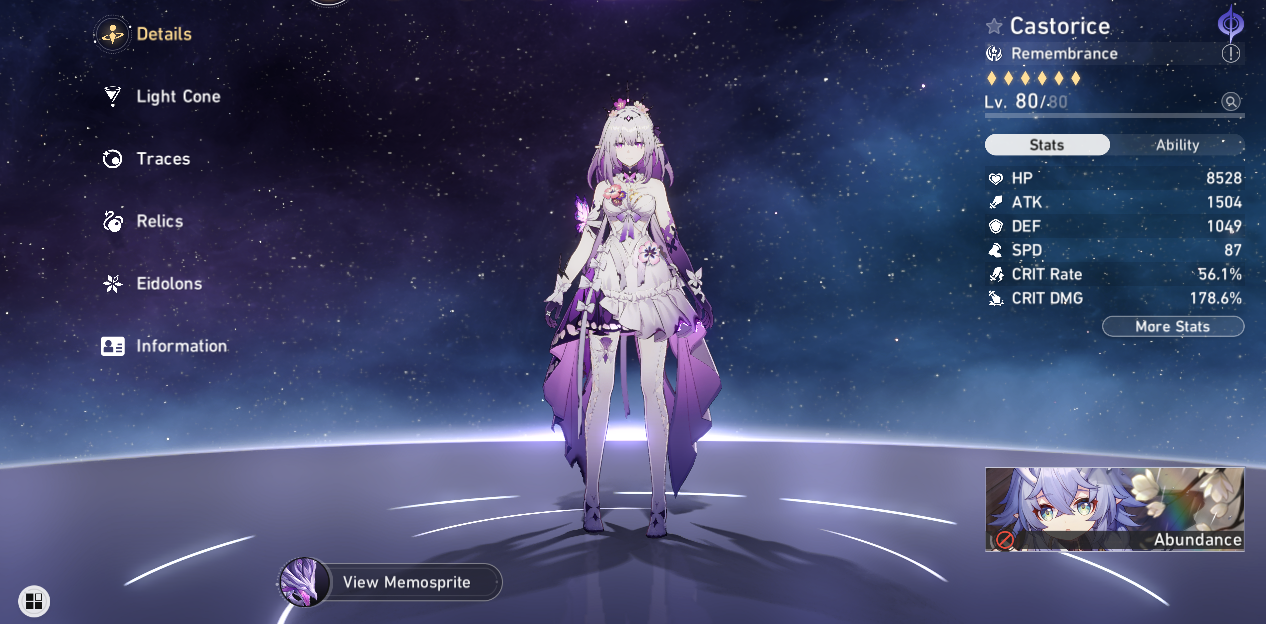The height and width of the screenshot is (624, 1266).
Task: Show the Relics section
Action: pyautogui.click(x=143, y=221)
